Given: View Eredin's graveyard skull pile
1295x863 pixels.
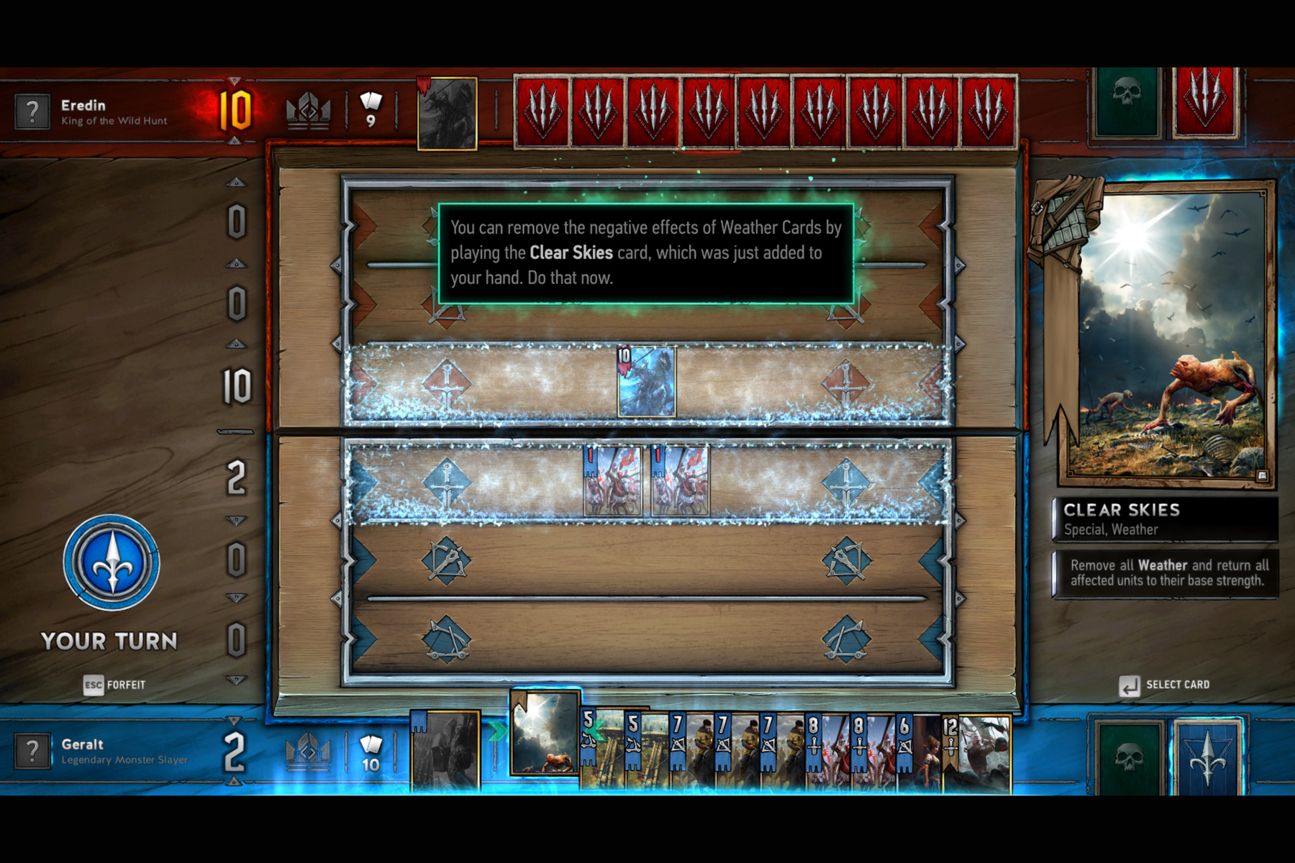Looking at the screenshot, I should 1127,101.
